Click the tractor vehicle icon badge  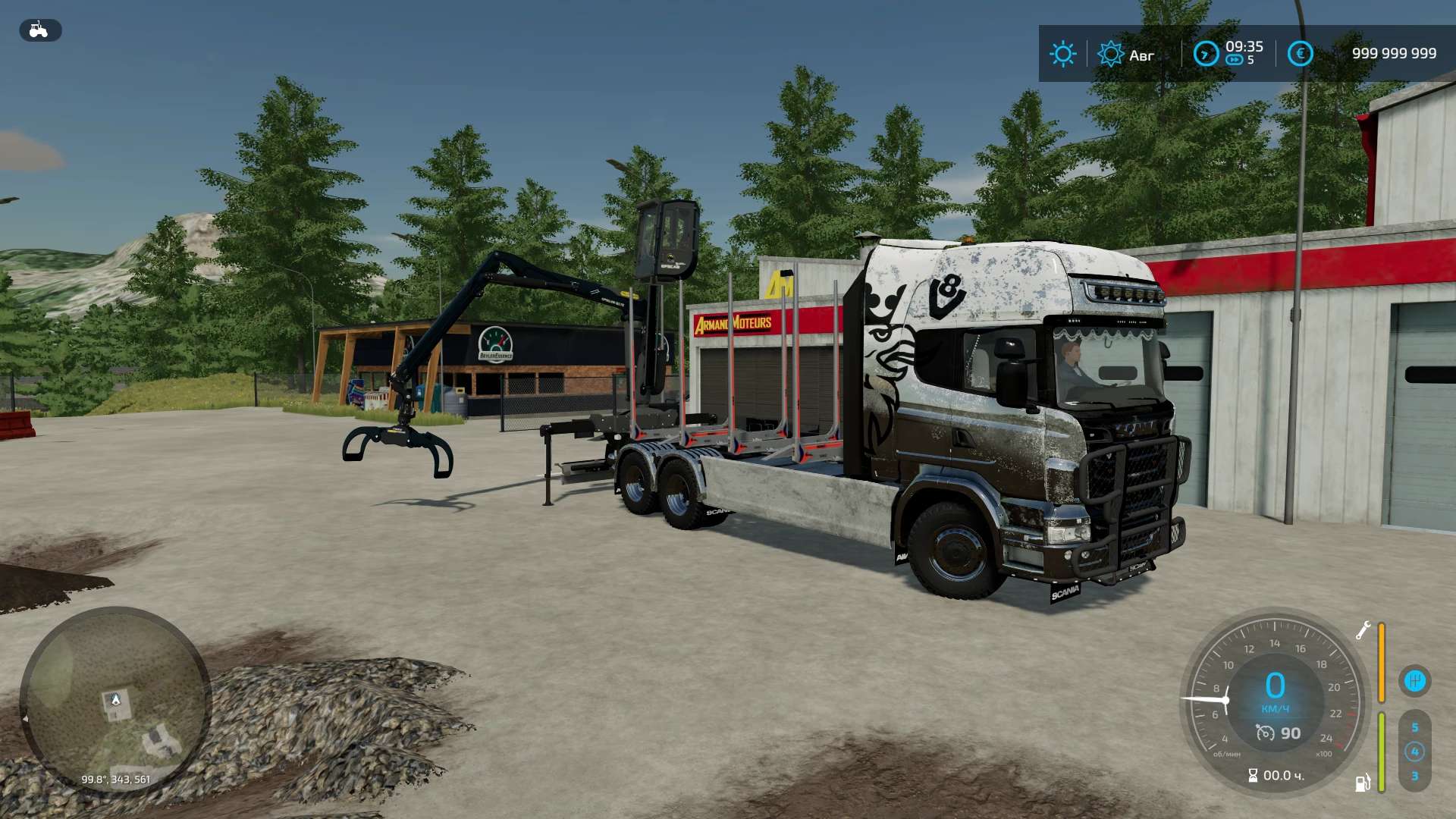click(39, 30)
